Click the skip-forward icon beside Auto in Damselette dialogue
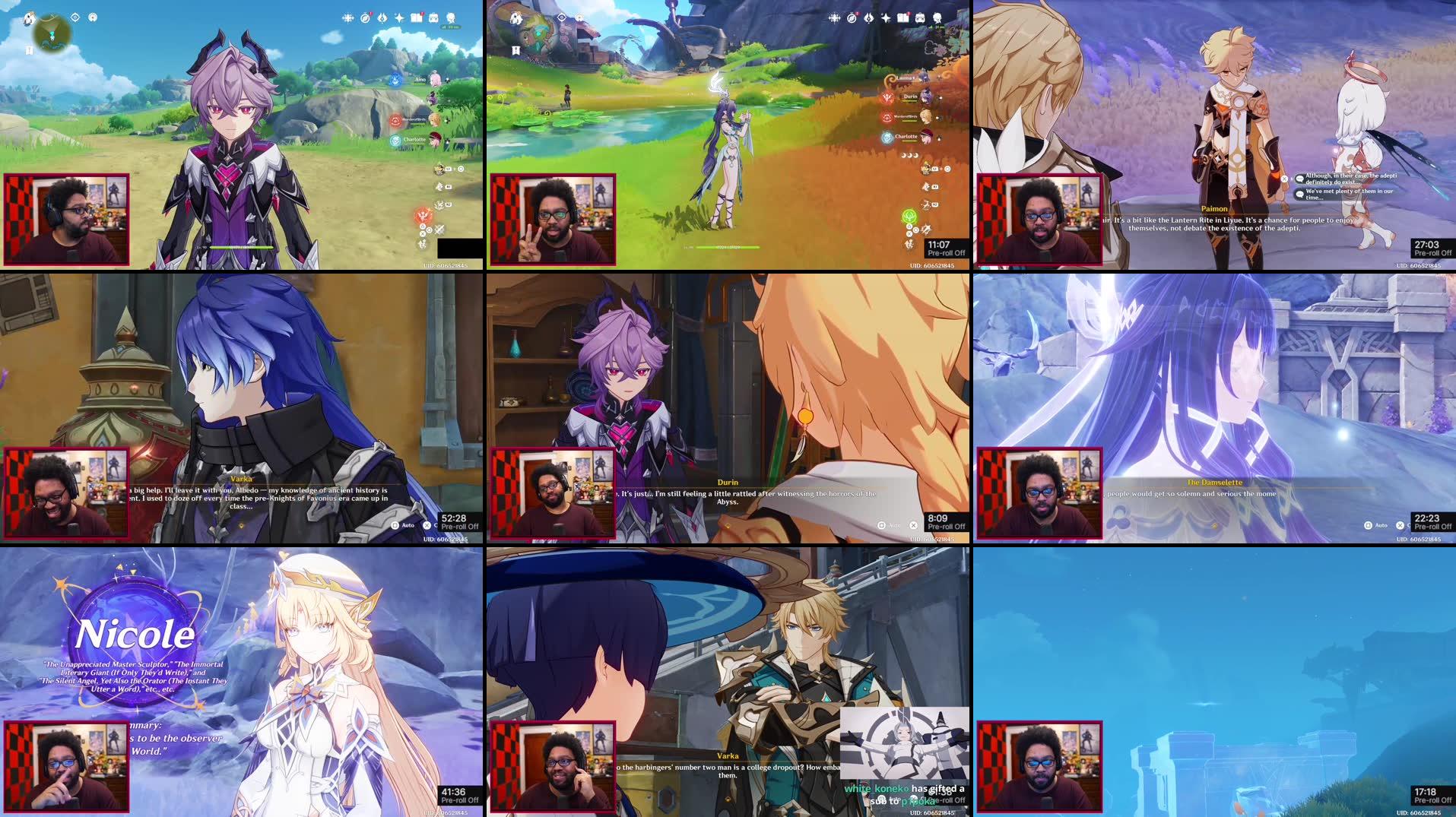The image size is (1456, 817). pyautogui.click(x=1400, y=525)
